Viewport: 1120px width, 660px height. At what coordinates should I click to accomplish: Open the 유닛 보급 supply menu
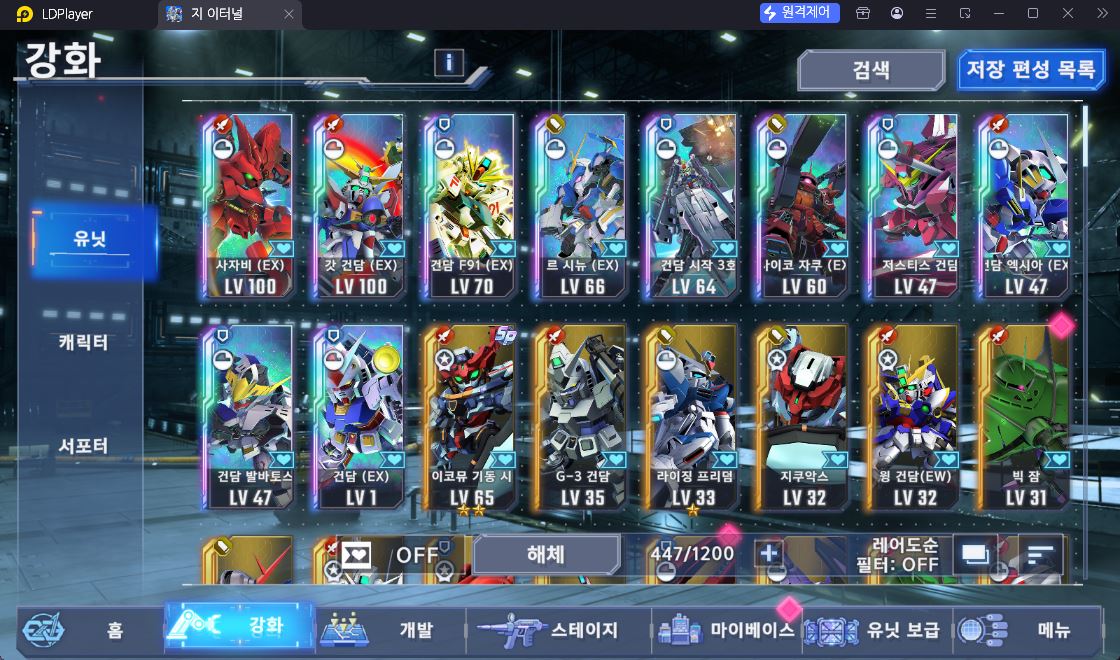(876, 630)
